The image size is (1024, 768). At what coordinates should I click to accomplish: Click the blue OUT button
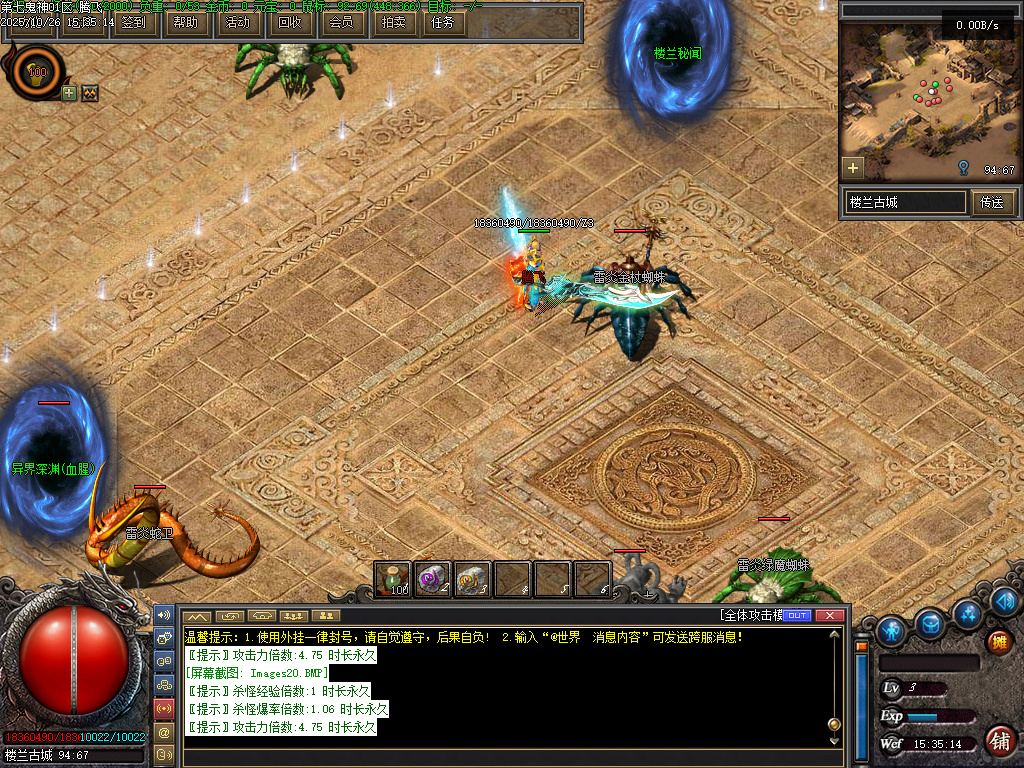point(797,615)
